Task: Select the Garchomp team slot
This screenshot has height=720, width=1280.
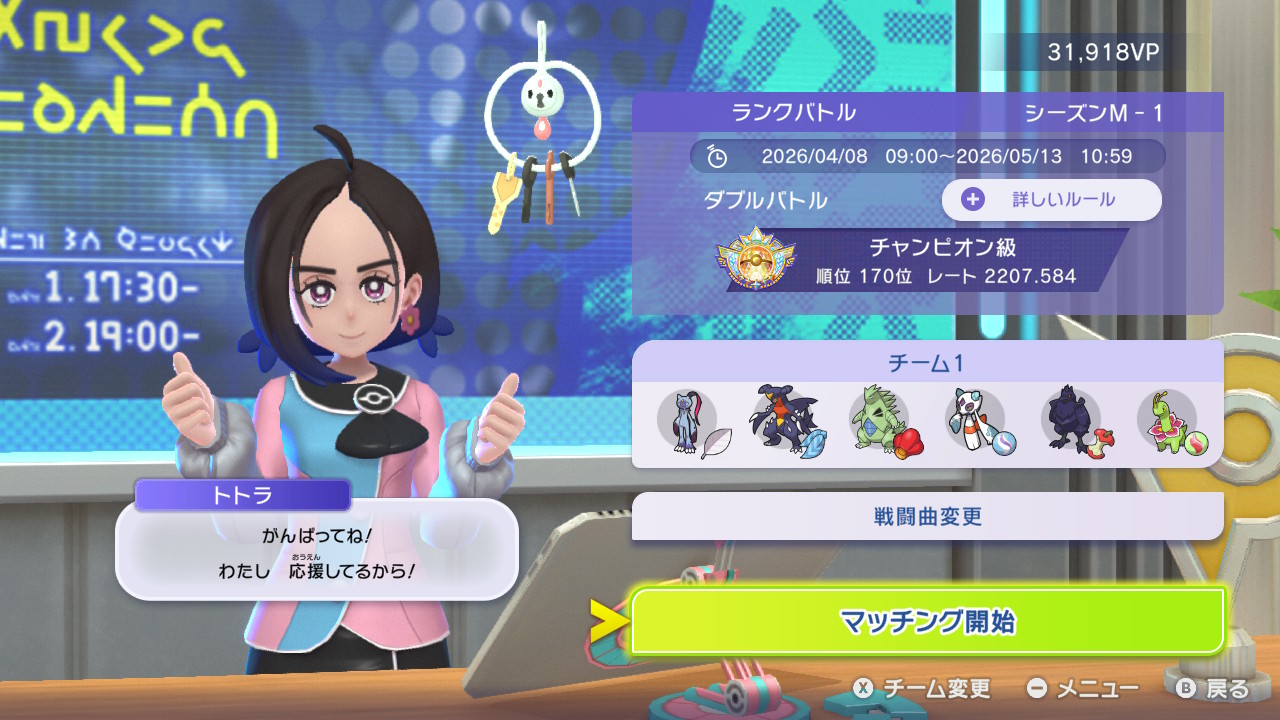Action: click(785, 420)
